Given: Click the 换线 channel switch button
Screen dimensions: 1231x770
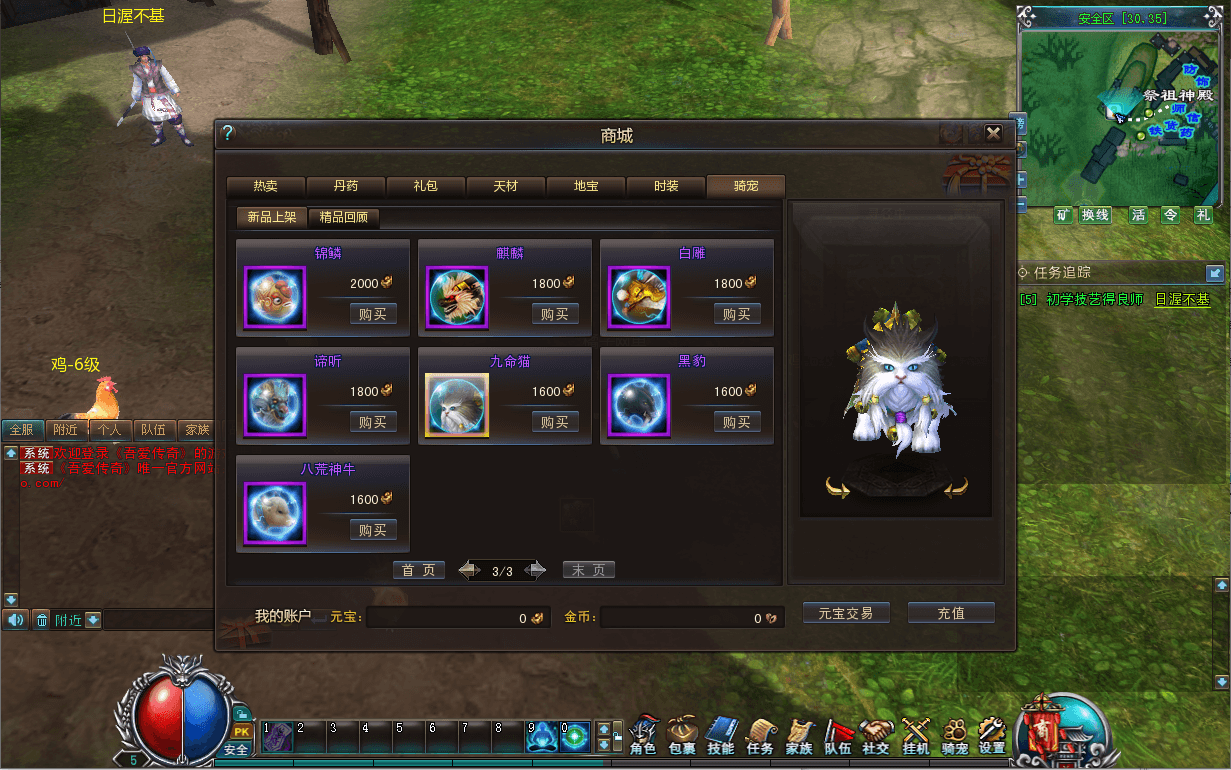Looking at the screenshot, I should tap(1095, 215).
